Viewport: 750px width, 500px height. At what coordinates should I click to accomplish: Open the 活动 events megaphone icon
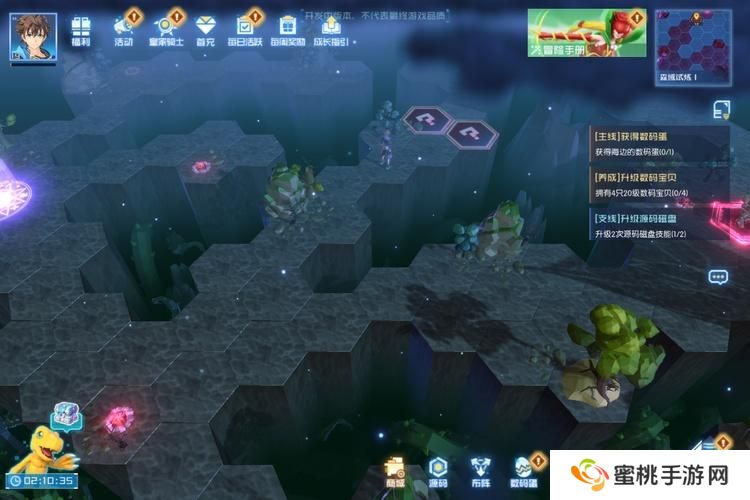click(x=124, y=31)
